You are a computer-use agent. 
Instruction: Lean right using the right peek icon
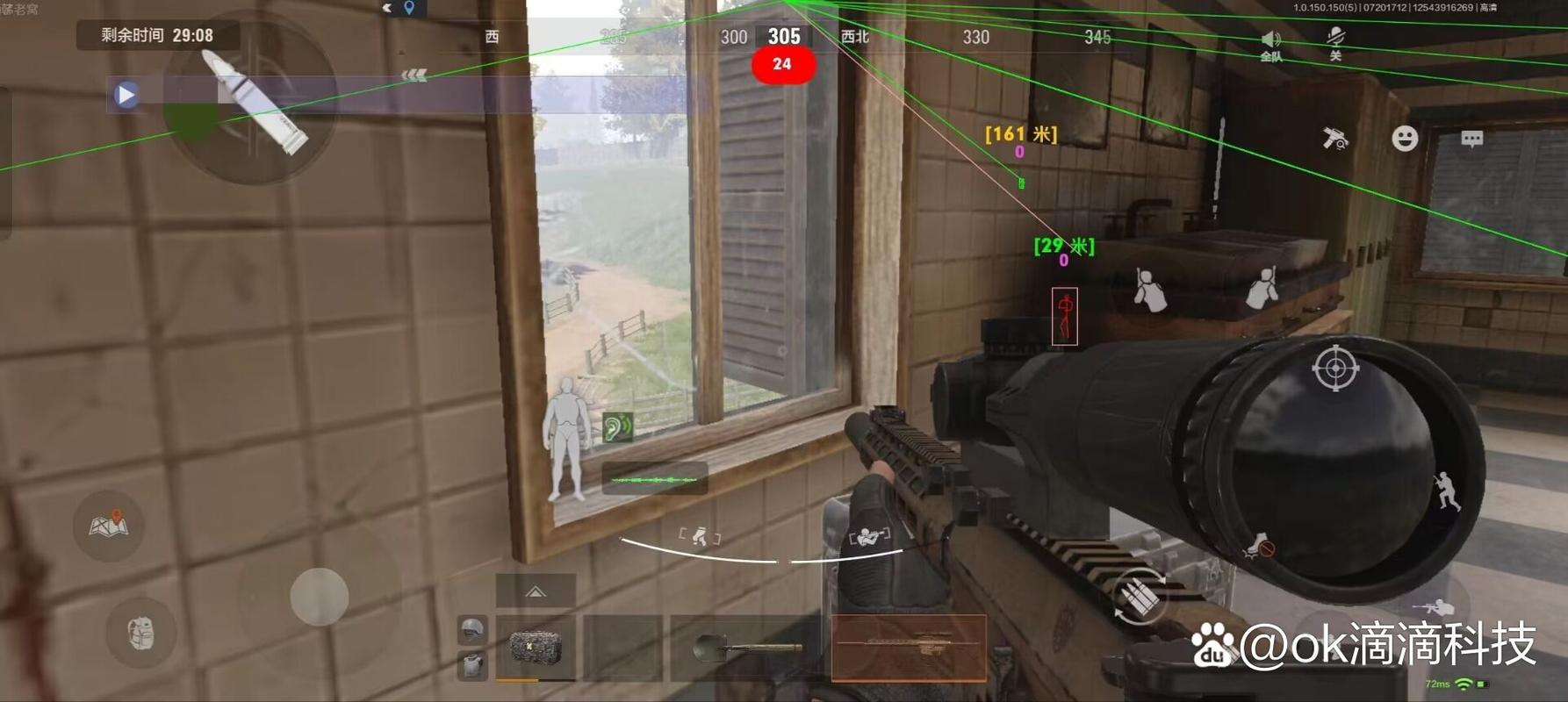point(1262,288)
